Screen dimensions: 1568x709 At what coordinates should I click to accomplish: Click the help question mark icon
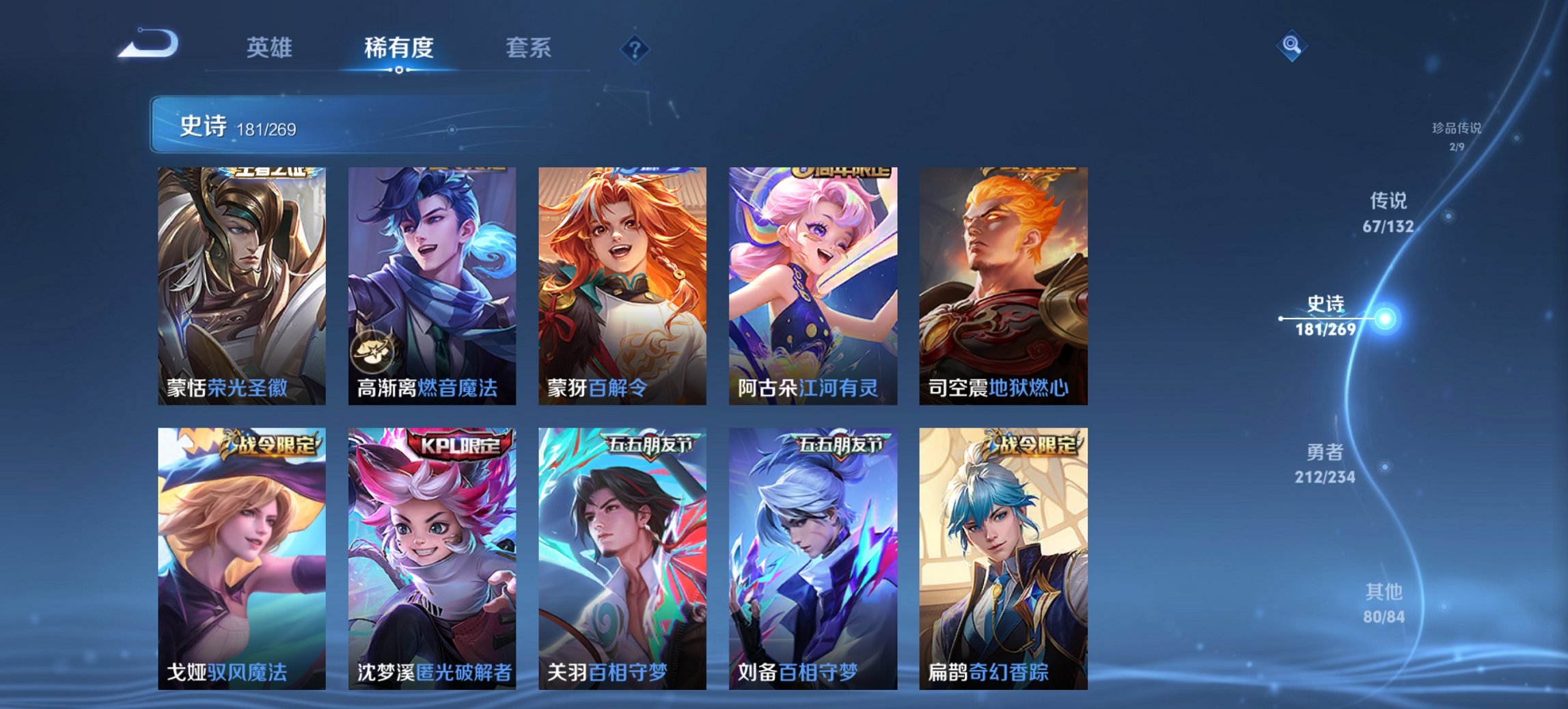(634, 49)
